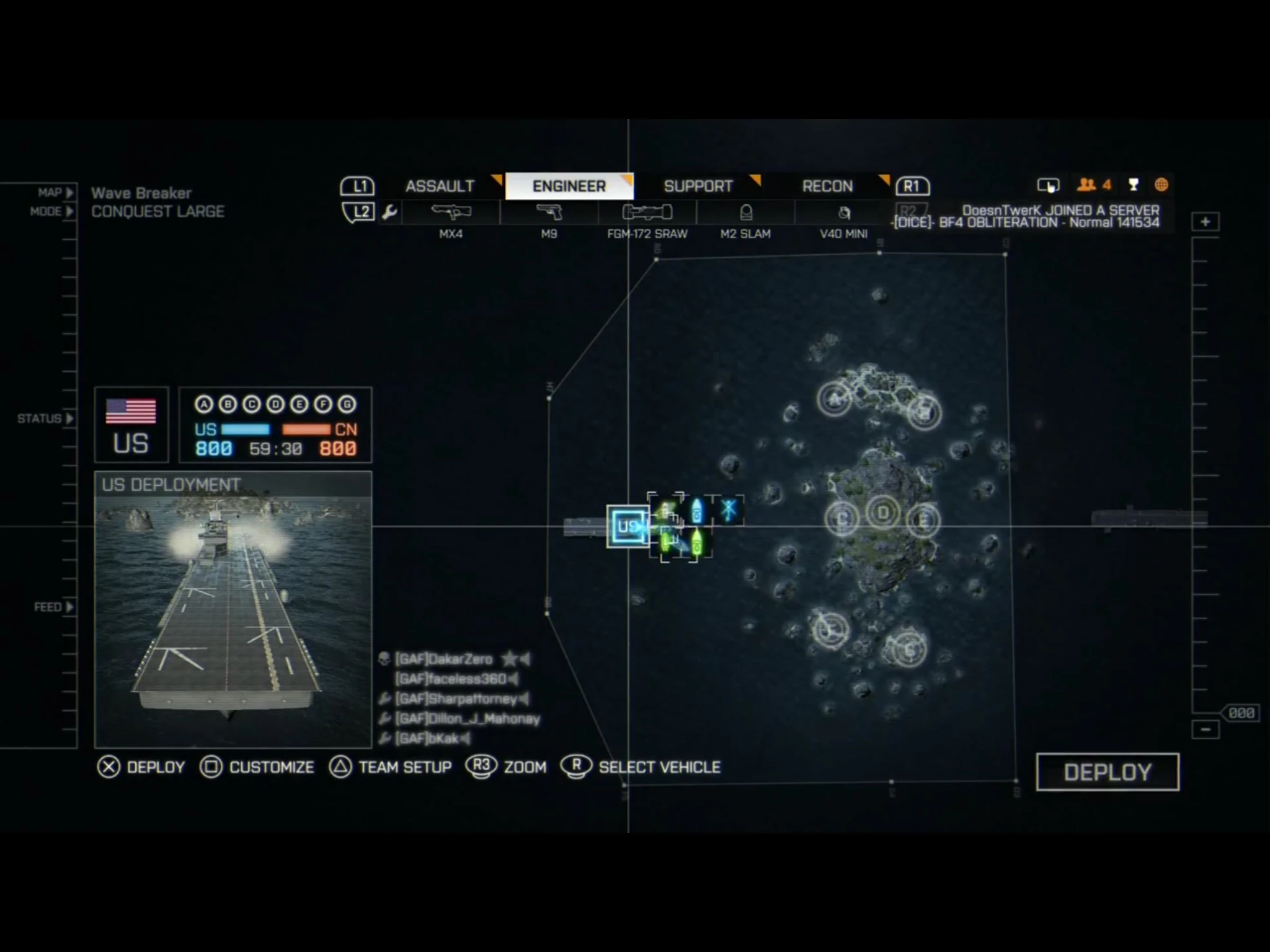Viewport: 1270px width, 952px height.
Task: Click the plus map zoom control
Action: (x=1204, y=221)
